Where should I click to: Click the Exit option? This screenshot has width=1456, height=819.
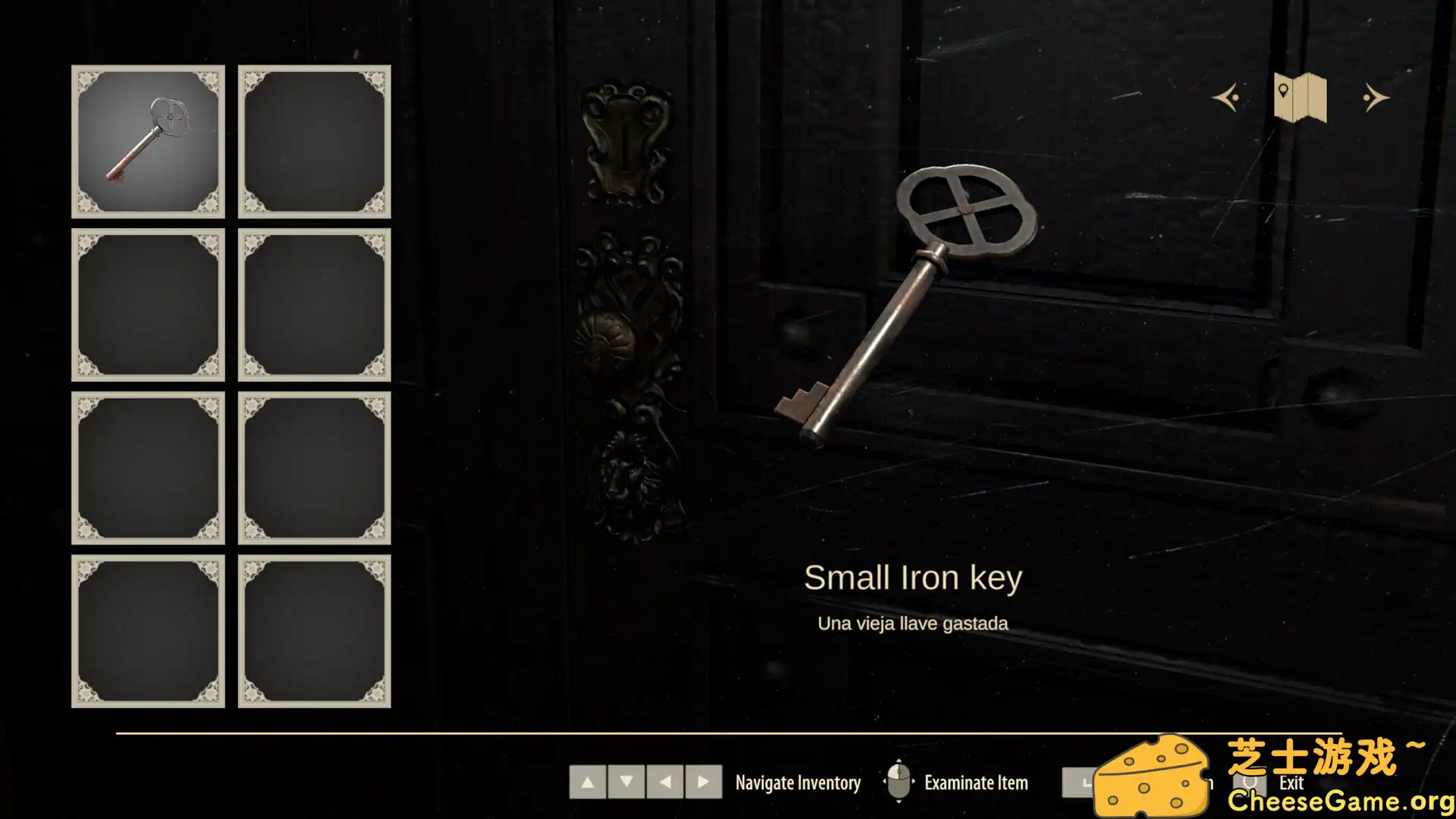click(x=1291, y=784)
